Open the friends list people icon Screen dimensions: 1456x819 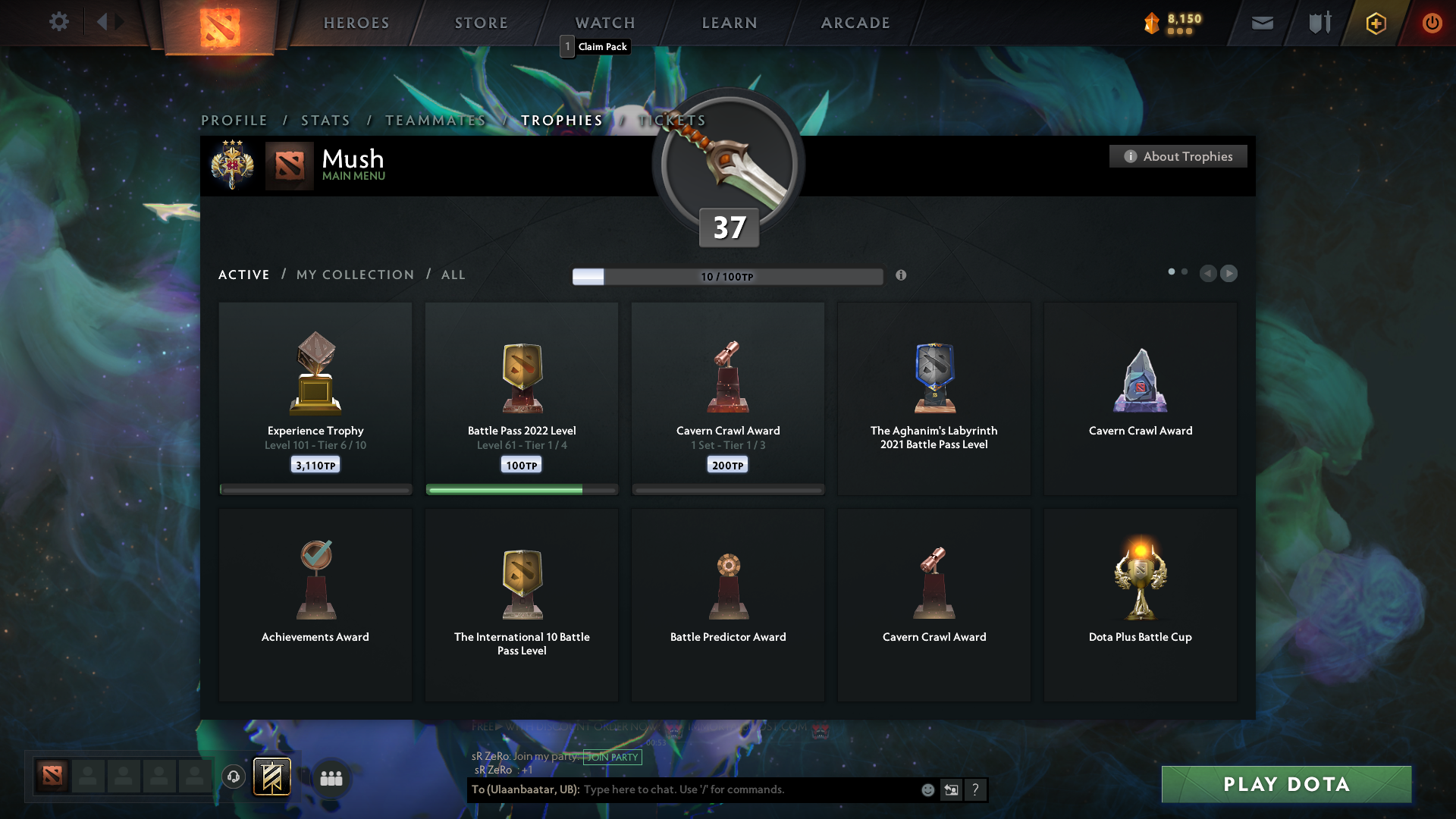(331, 777)
